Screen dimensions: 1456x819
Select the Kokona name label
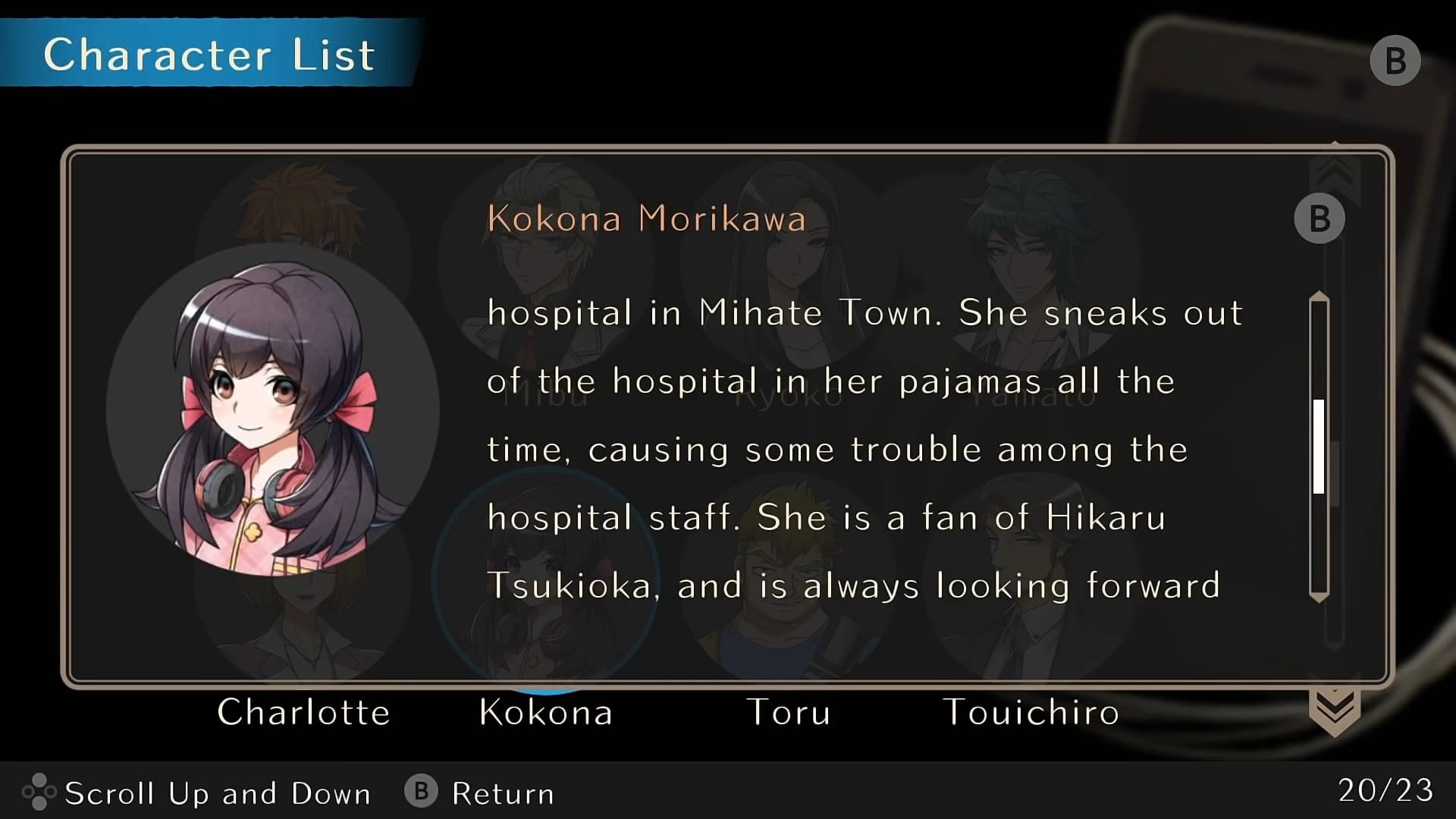coord(546,713)
